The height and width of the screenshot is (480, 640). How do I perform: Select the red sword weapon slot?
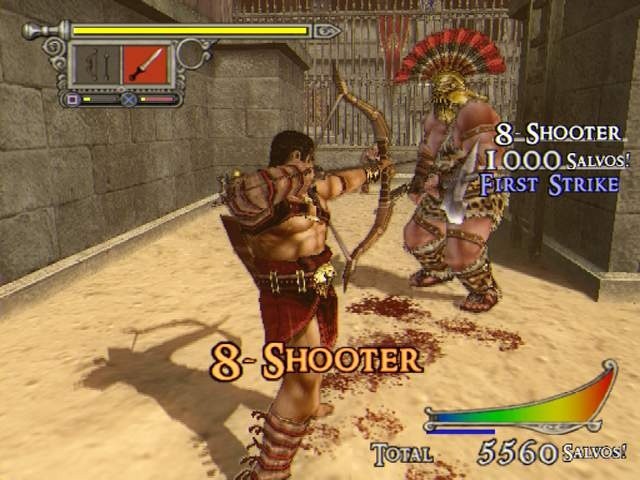pyautogui.click(x=146, y=65)
